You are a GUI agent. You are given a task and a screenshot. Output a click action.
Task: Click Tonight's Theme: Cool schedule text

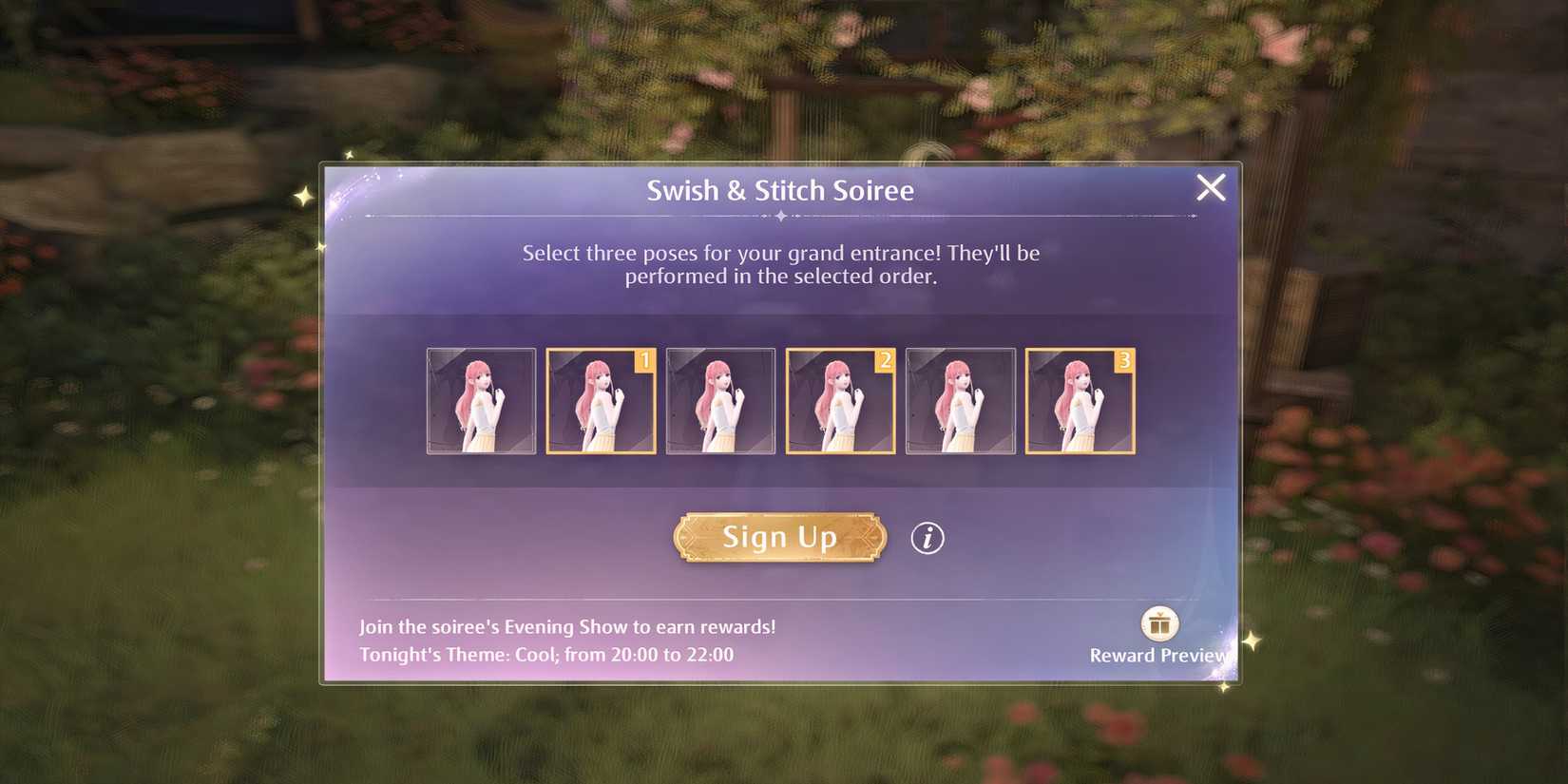548,654
